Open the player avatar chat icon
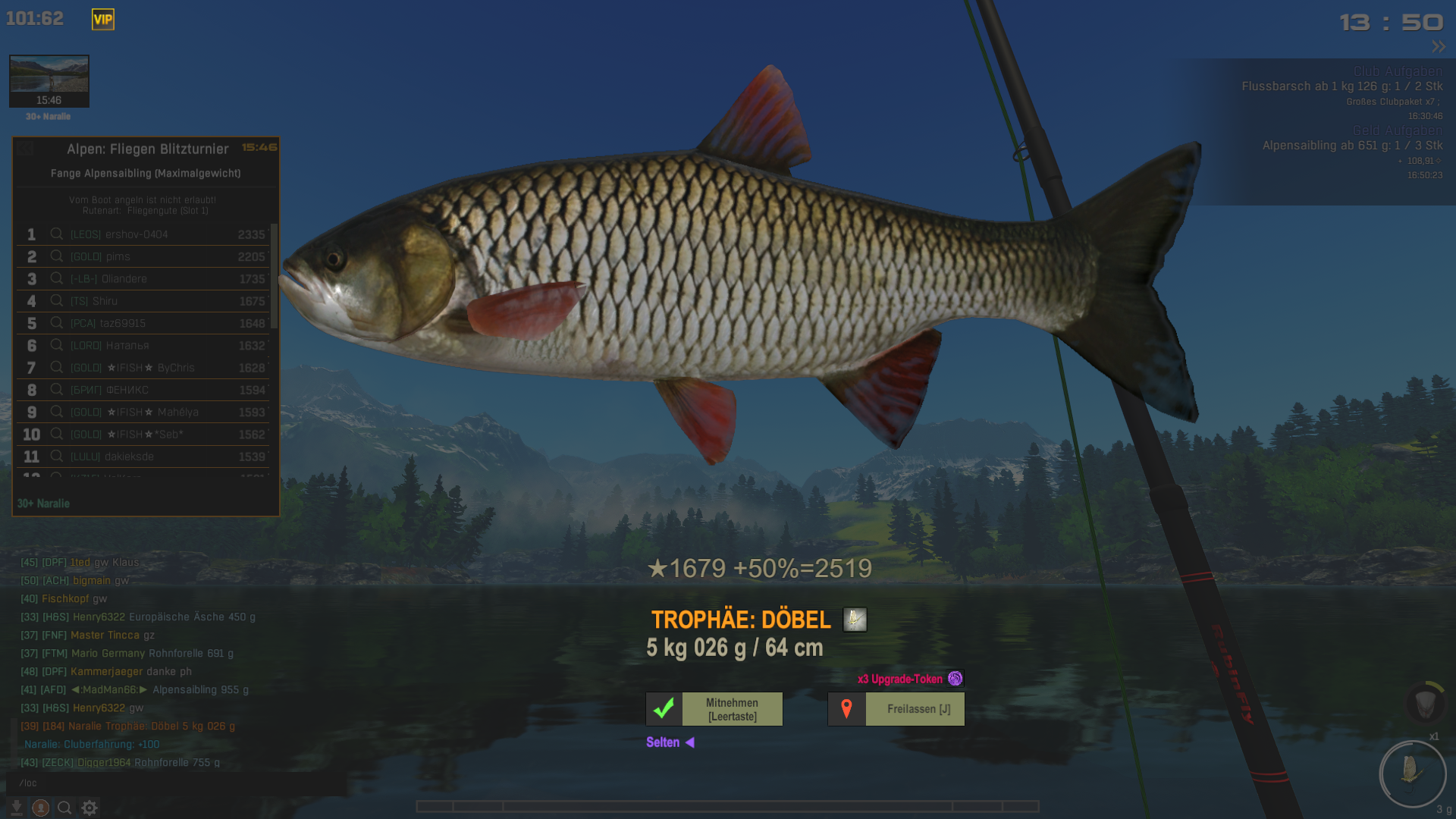The height and width of the screenshot is (819, 1456). click(41, 808)
